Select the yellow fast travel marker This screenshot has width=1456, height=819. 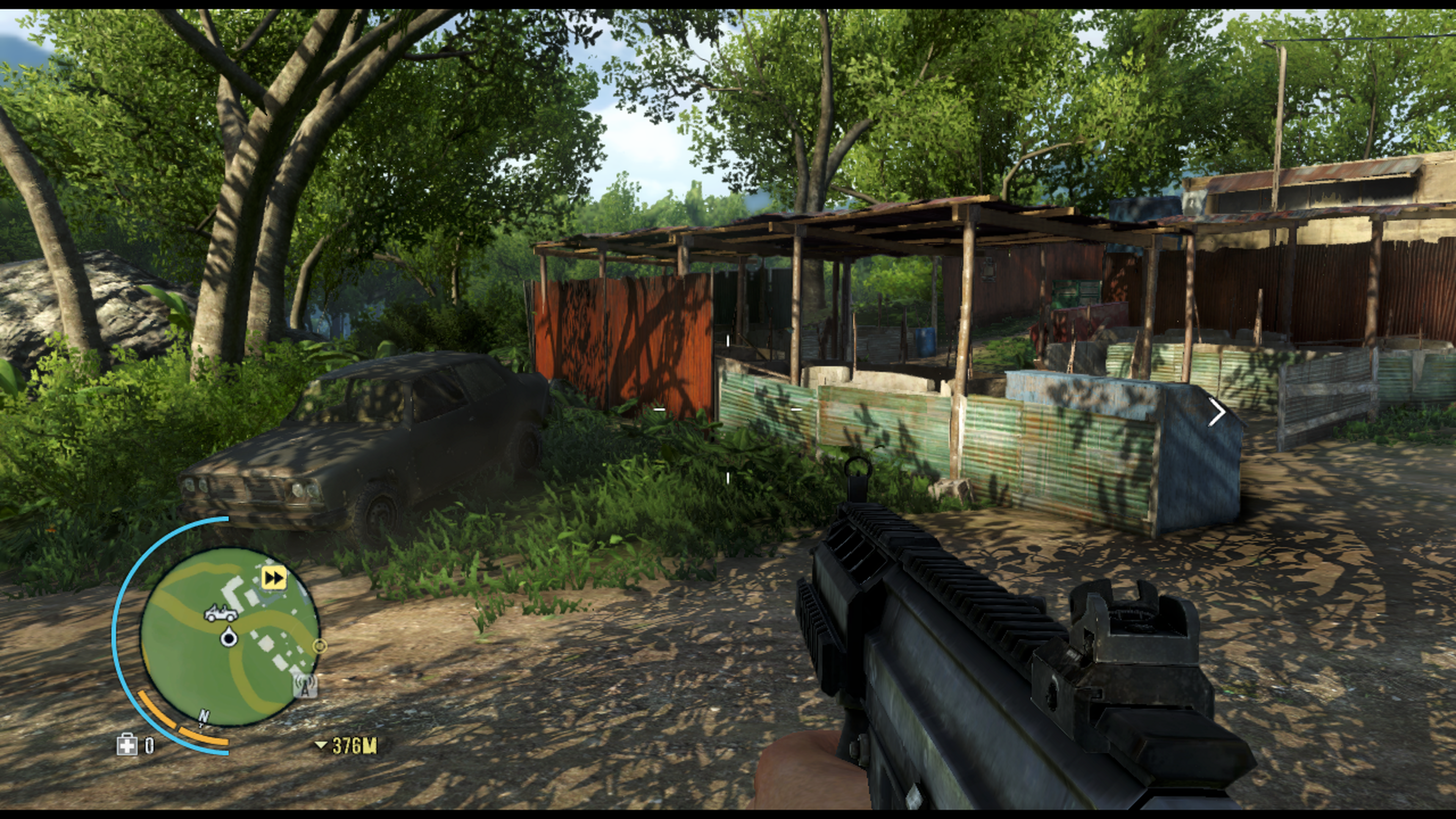coord(274,577)
